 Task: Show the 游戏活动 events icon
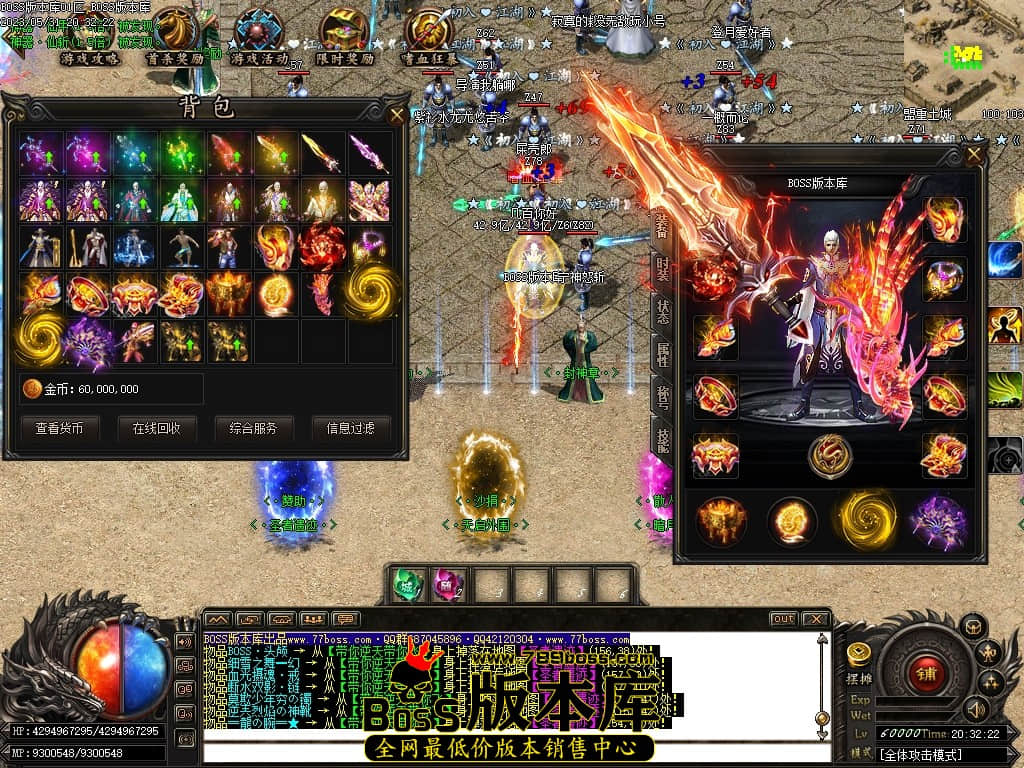(258, 38)
